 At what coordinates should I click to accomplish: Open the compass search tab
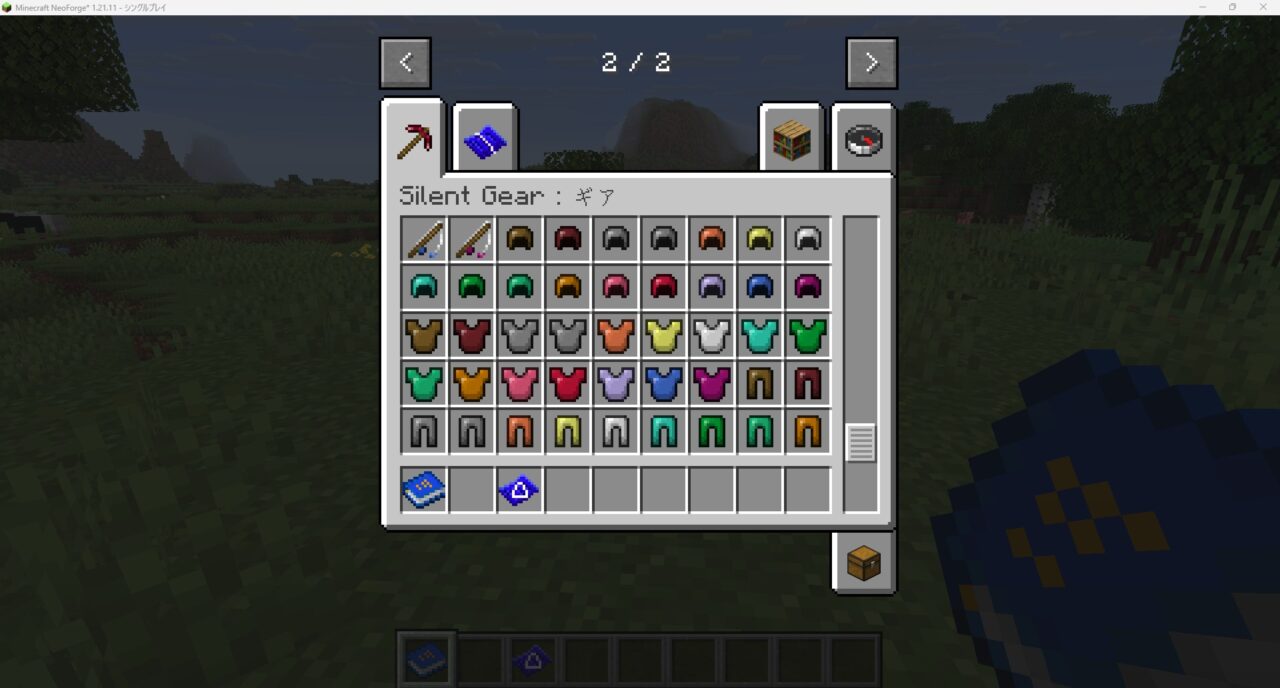pos(862,140)
